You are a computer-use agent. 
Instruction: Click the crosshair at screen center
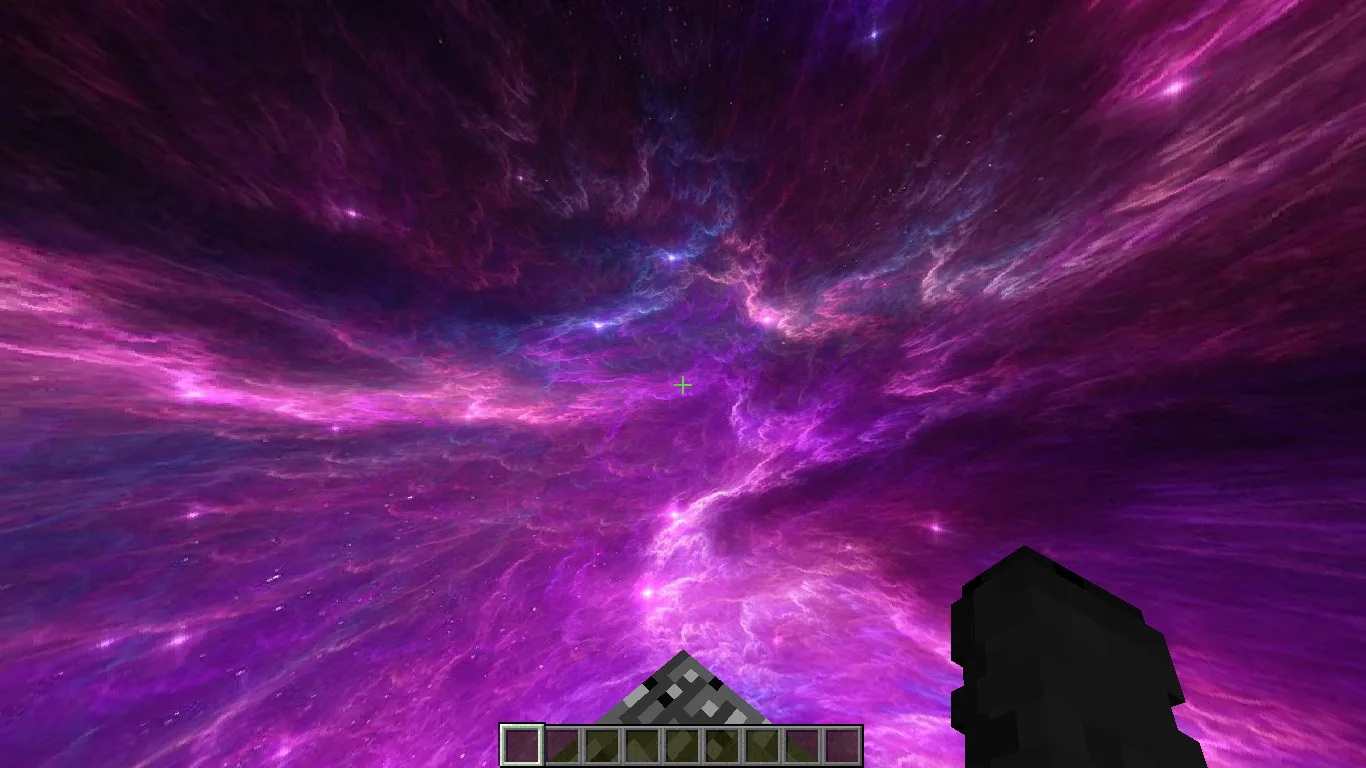point(683,384)
